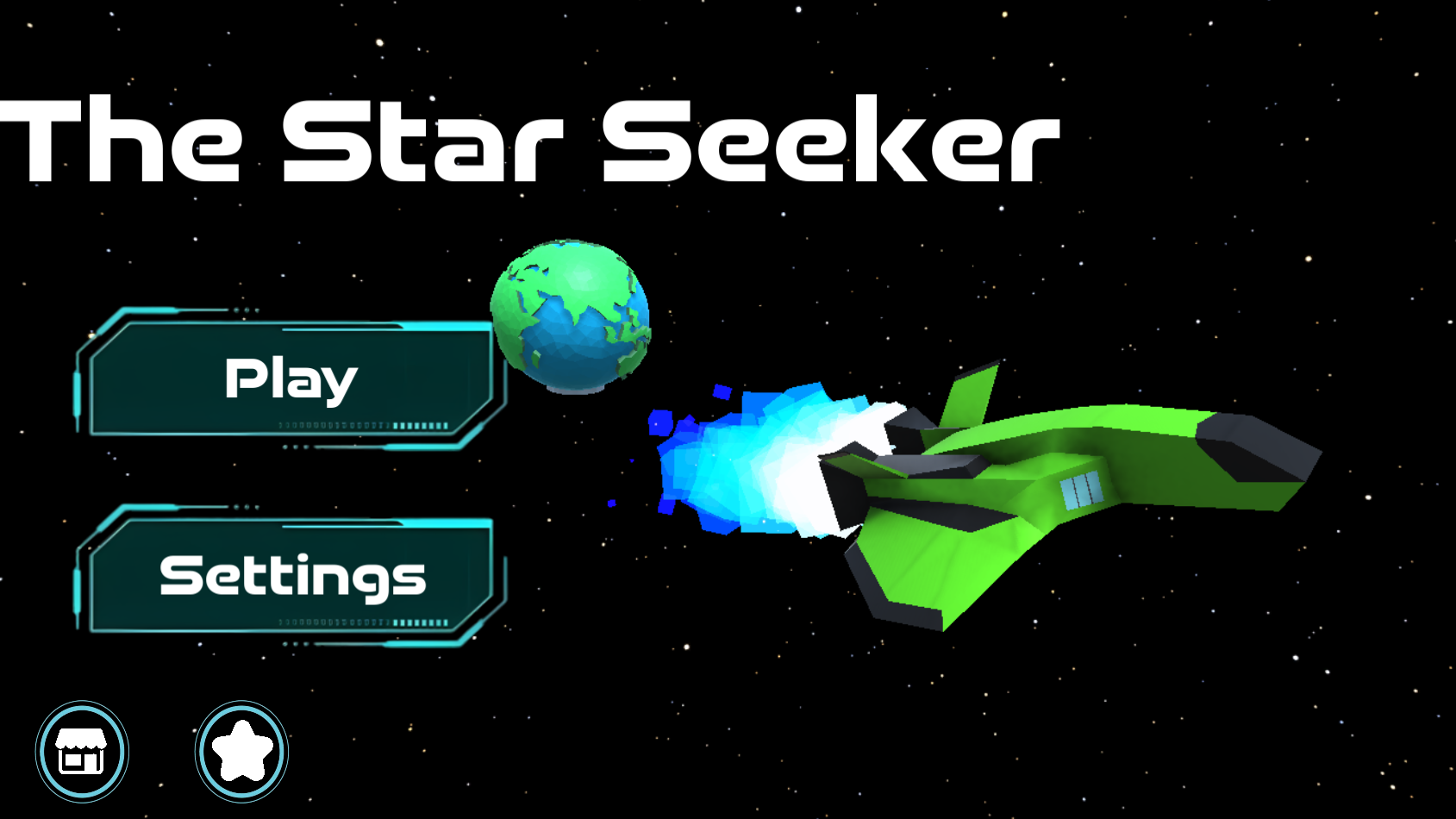Click the store icon at bottom left
Screen dimensions: 1456x819
coord(83,750)
